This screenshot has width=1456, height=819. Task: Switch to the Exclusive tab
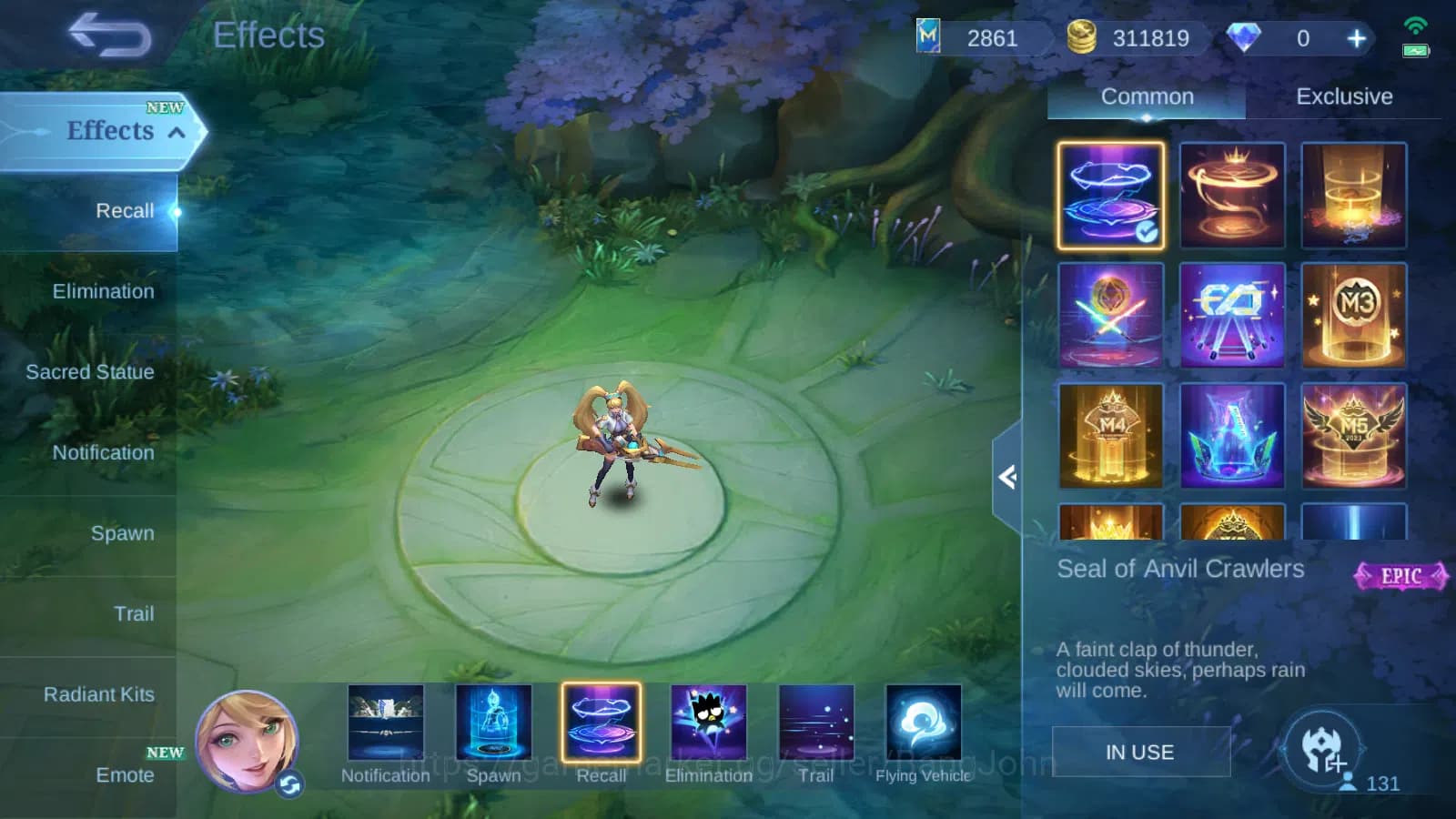pyautogui.click(x=1345, y=96)
